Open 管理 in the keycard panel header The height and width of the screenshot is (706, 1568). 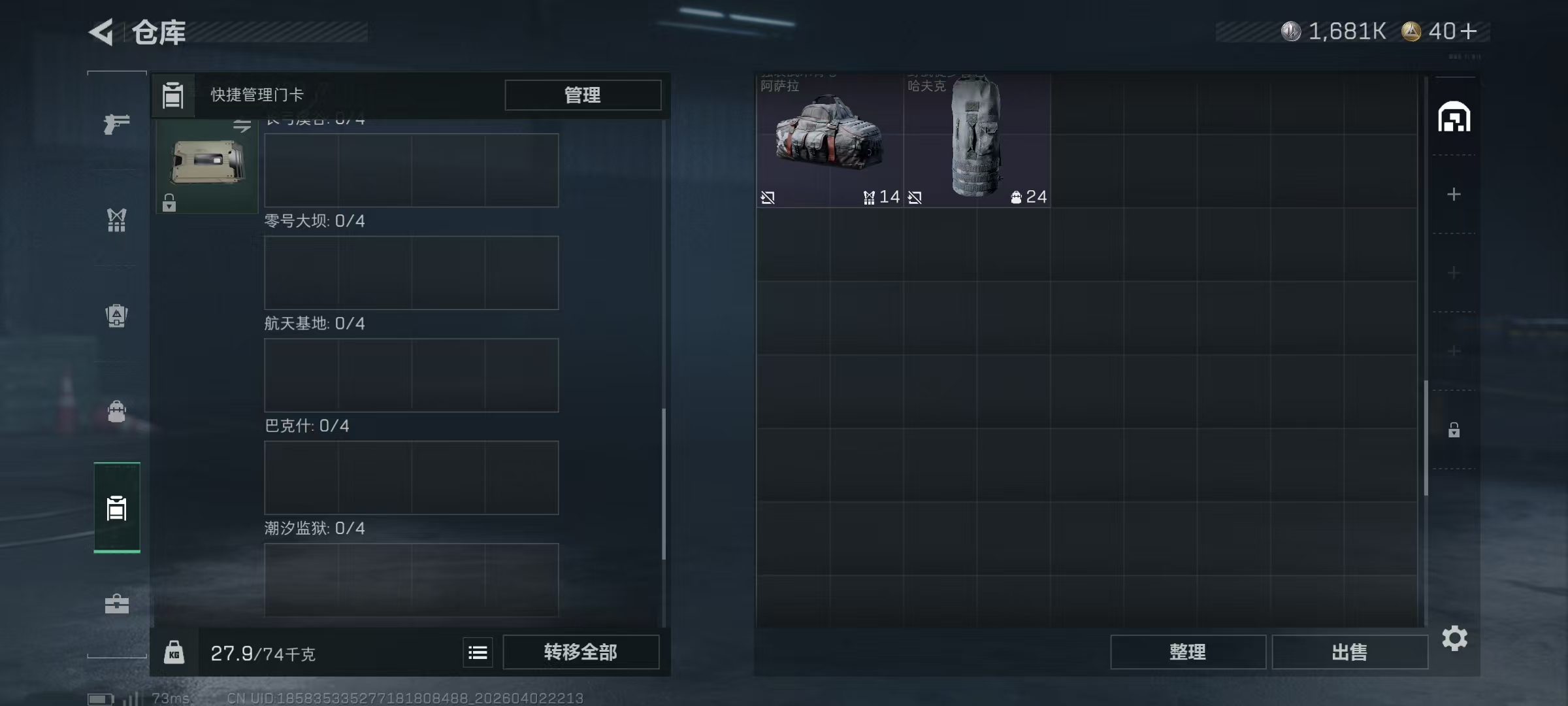click(x=582, y=95)
